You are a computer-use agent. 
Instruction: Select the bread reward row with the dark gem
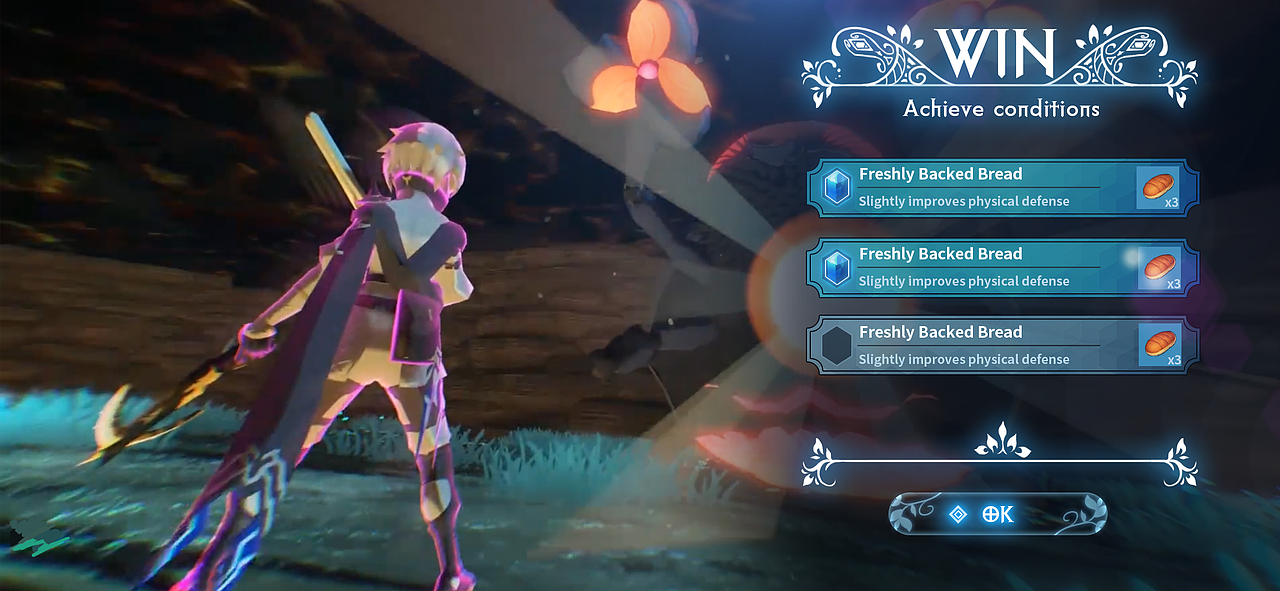point(1001,345)
